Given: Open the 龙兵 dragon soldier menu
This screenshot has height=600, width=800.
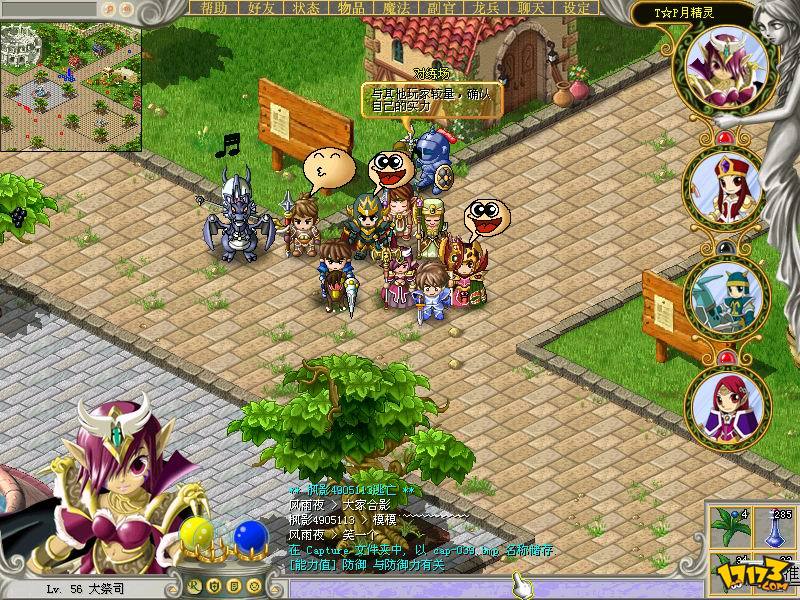Looking at the screenshot, I should point(486,8).
